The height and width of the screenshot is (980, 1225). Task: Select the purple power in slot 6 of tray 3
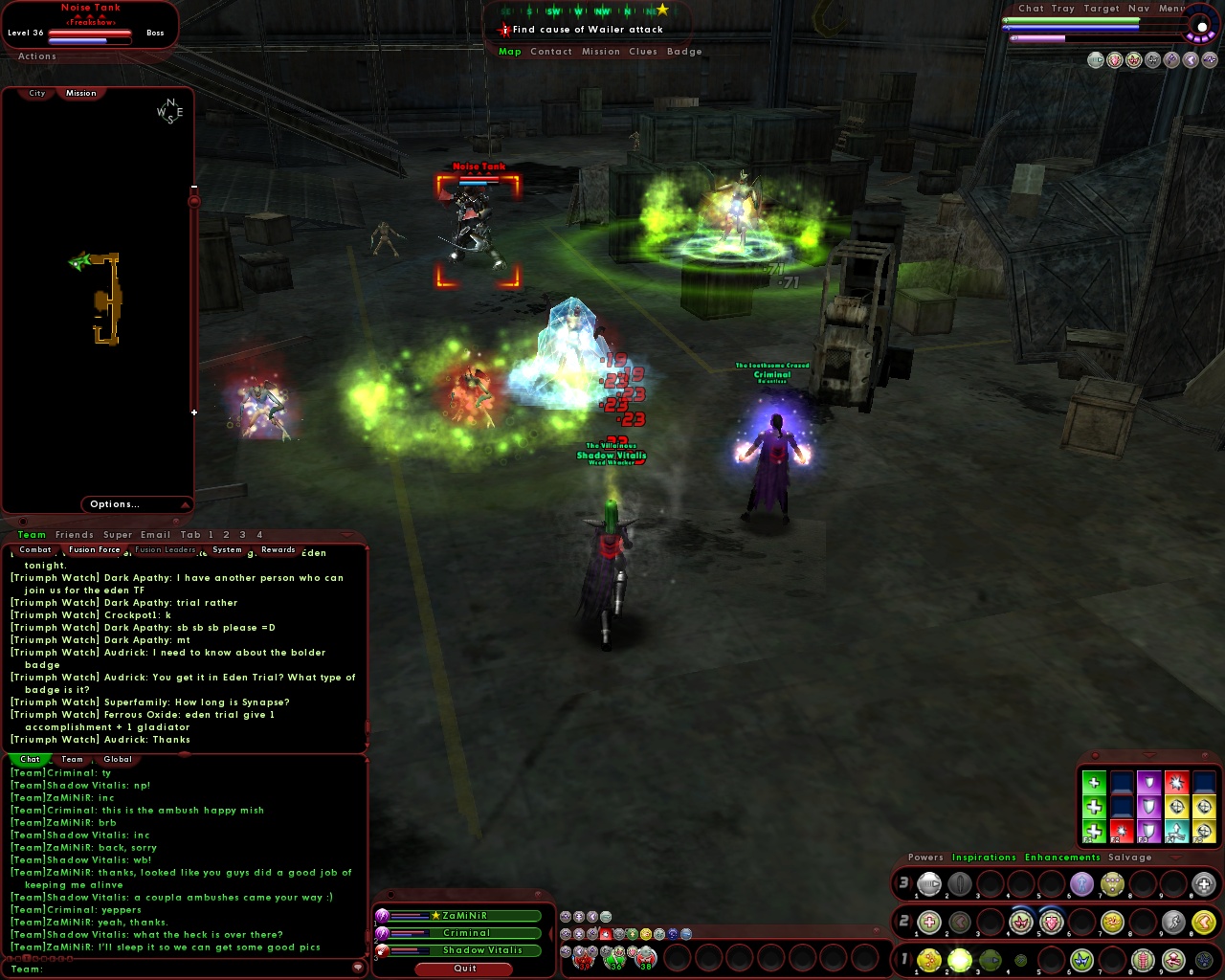[1081, 883]
